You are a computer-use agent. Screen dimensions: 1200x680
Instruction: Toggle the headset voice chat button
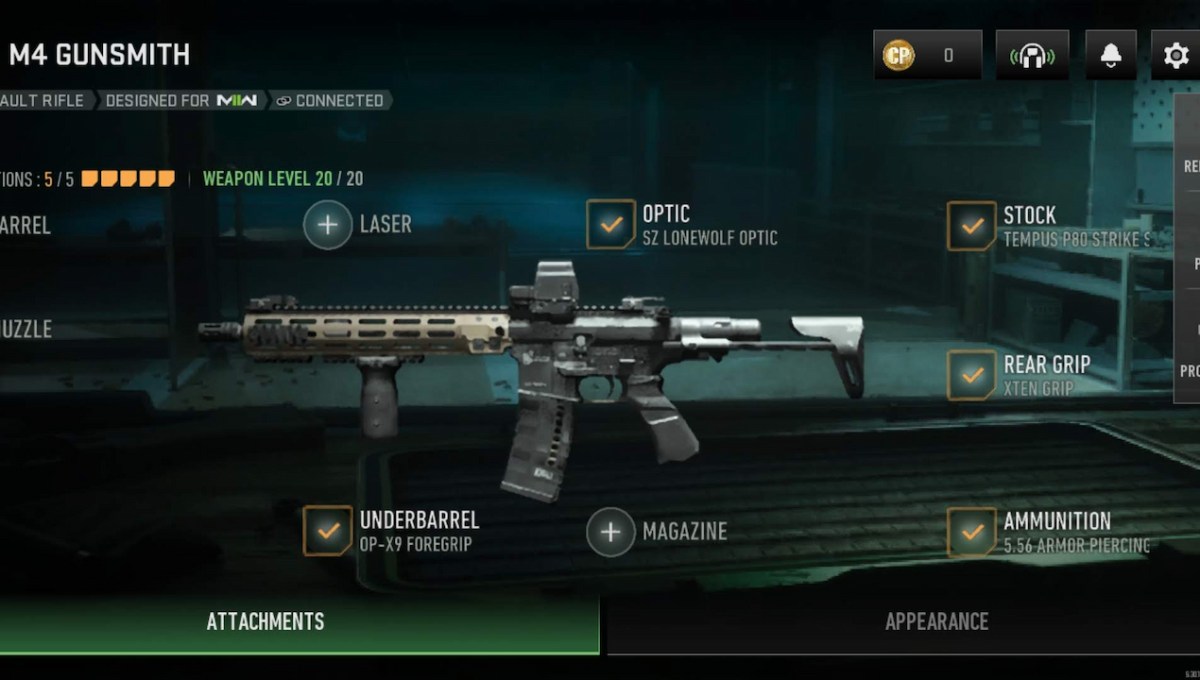coord(1032,56)
